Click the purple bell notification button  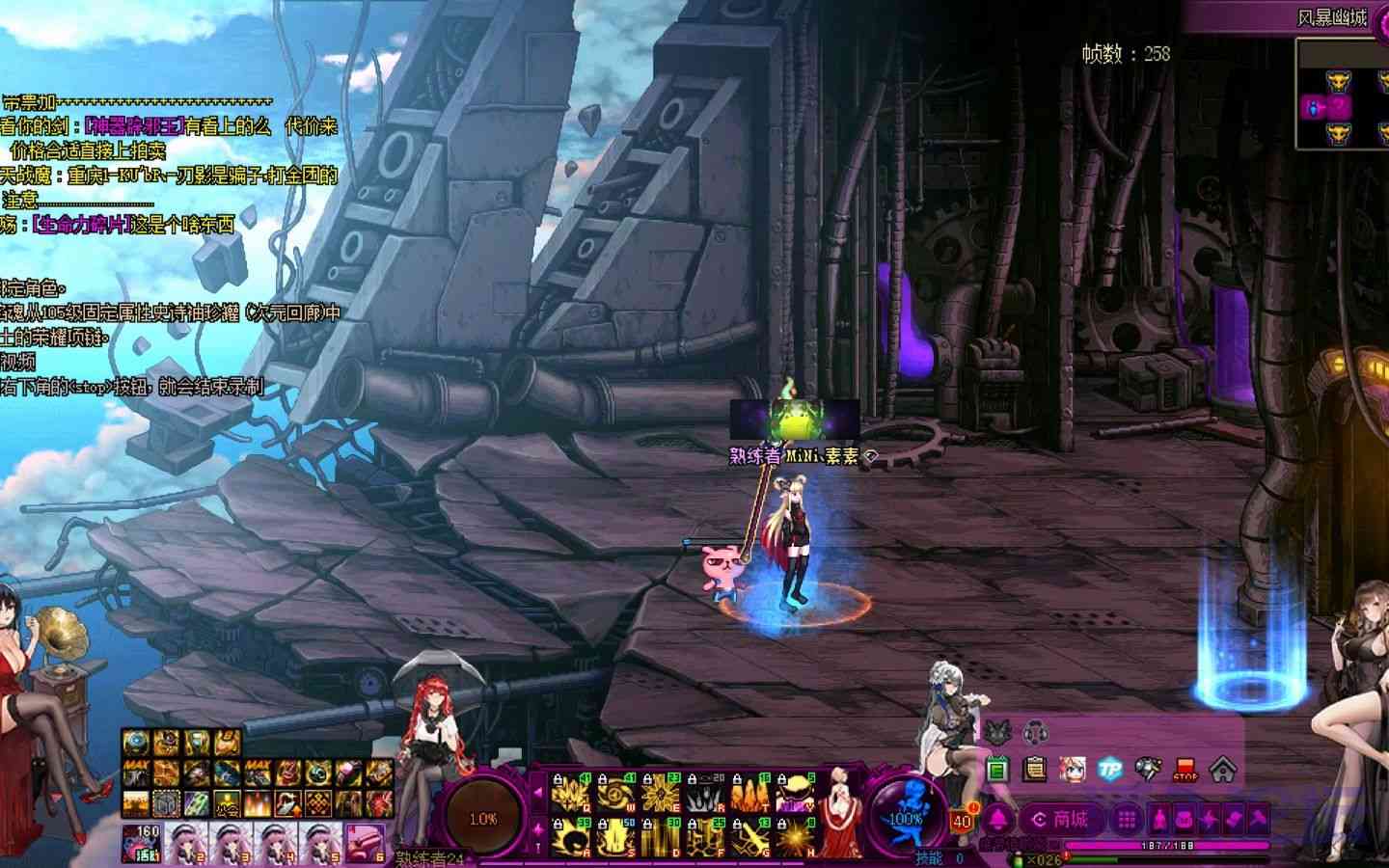(995, 820)
